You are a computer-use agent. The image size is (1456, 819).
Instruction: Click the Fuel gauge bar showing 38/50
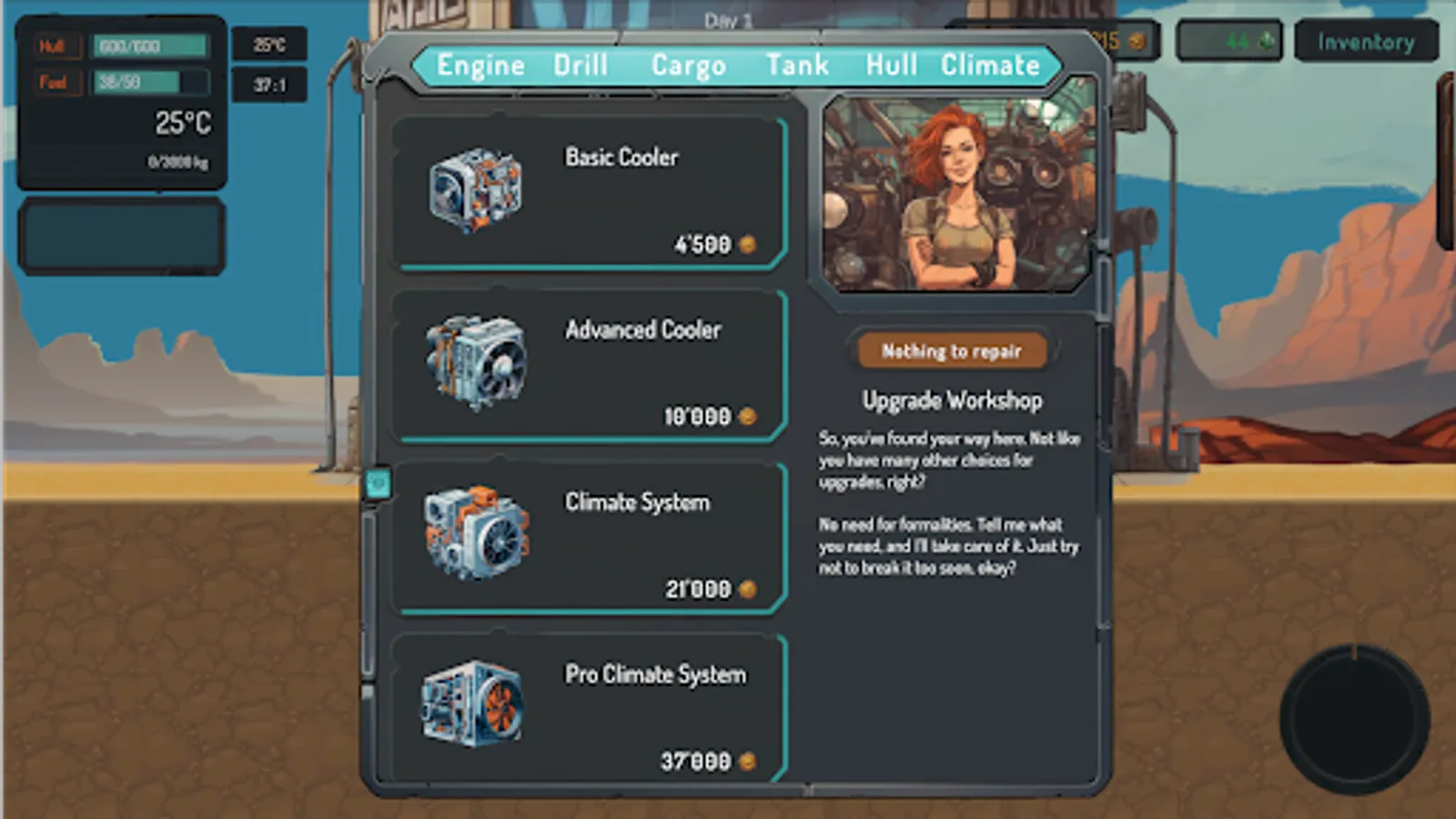pos(150,82)
